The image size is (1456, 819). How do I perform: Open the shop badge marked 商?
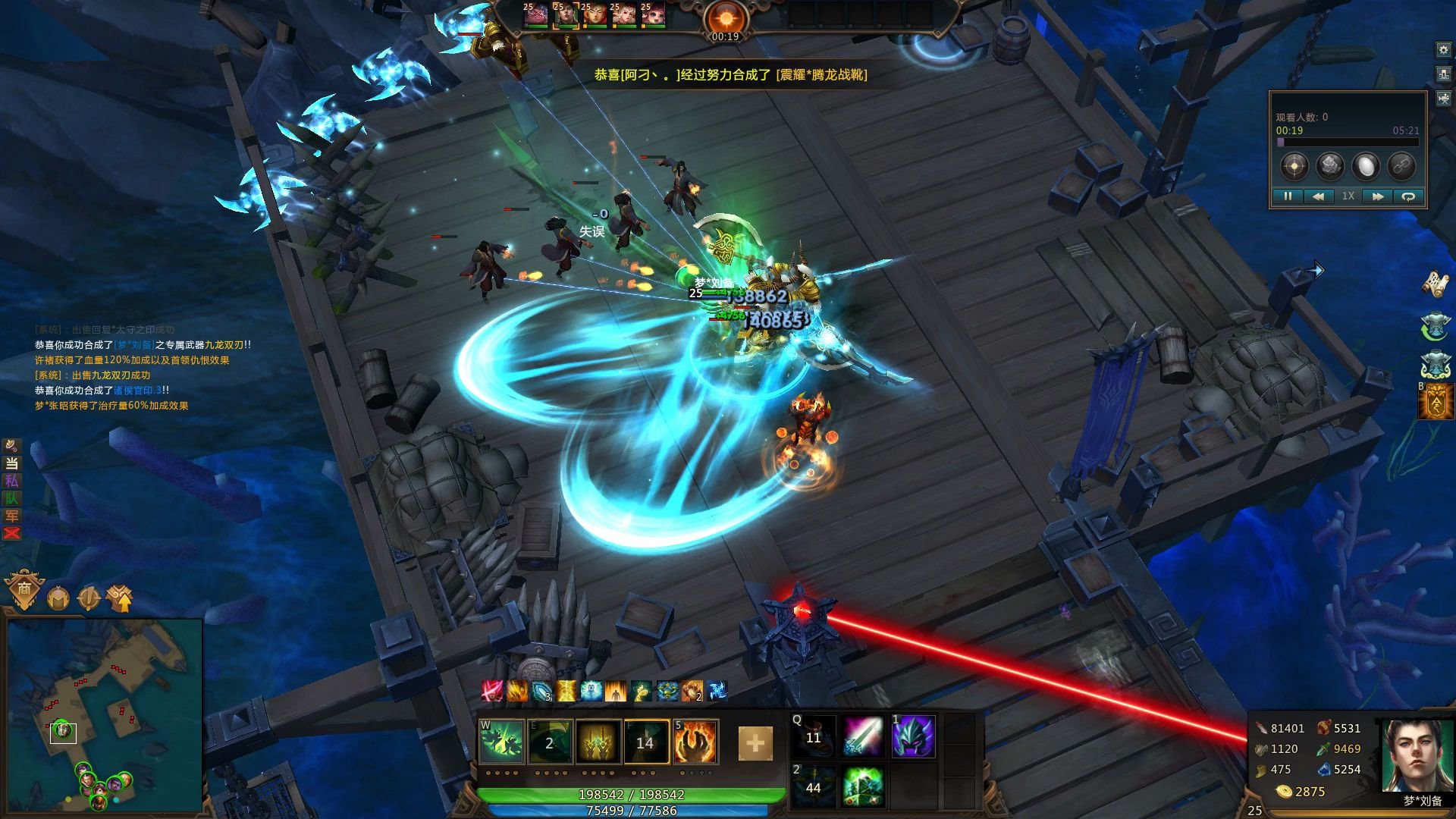tap(24, 590)
